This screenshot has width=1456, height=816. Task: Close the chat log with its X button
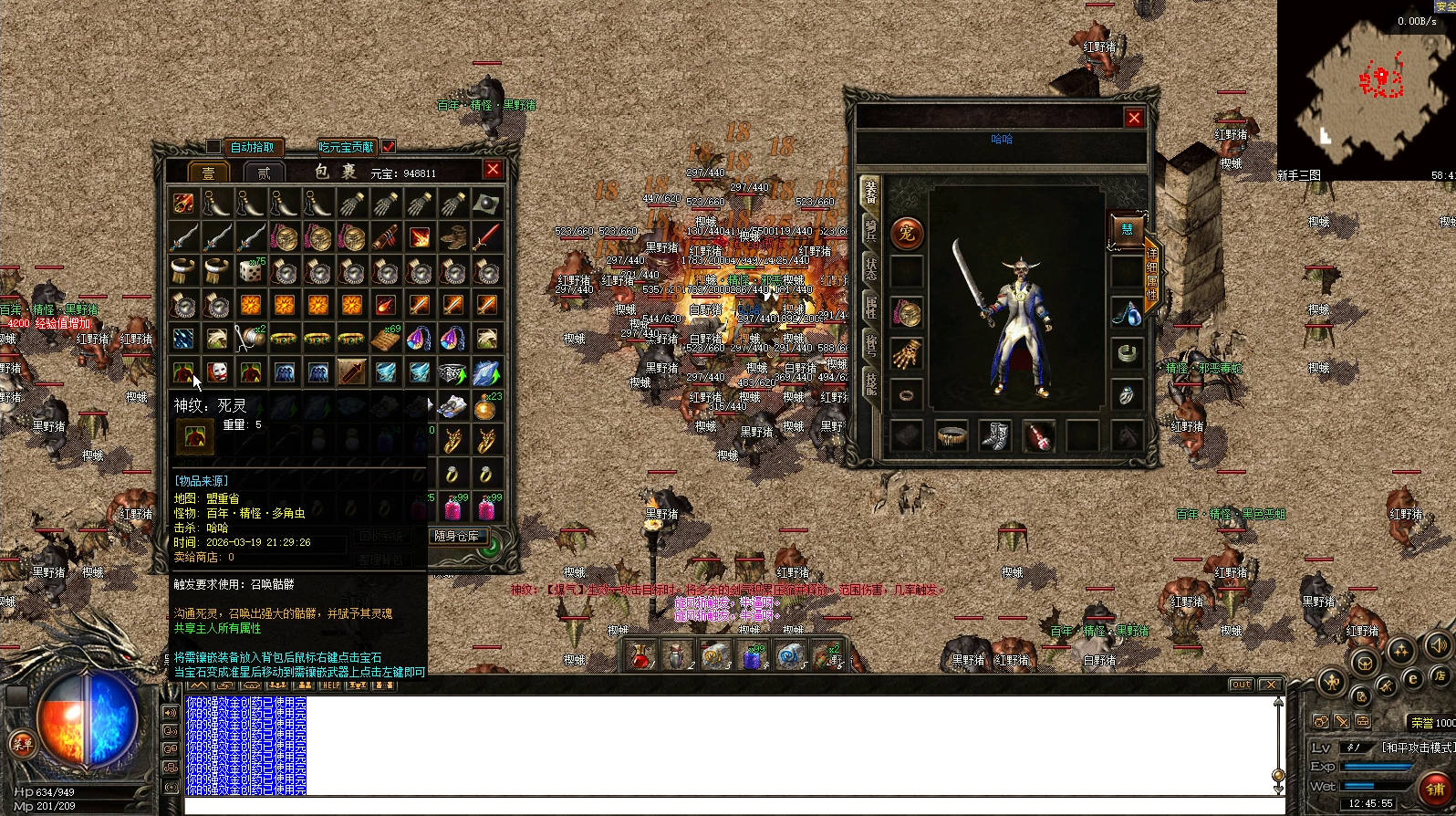pos(1269,685)
